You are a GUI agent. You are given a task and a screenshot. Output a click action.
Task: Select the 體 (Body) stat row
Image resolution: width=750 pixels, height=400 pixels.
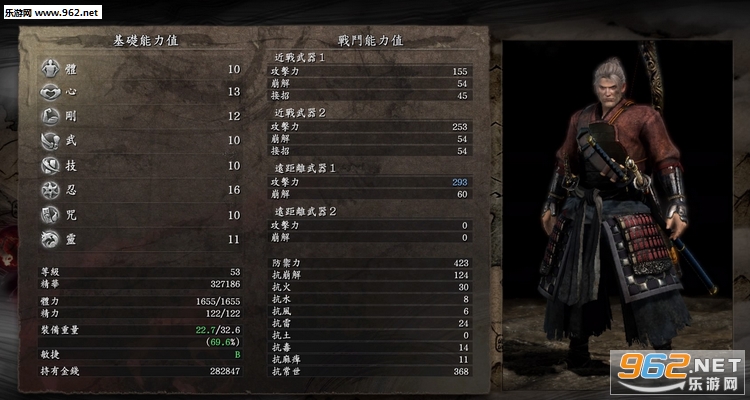pos(140,69)
